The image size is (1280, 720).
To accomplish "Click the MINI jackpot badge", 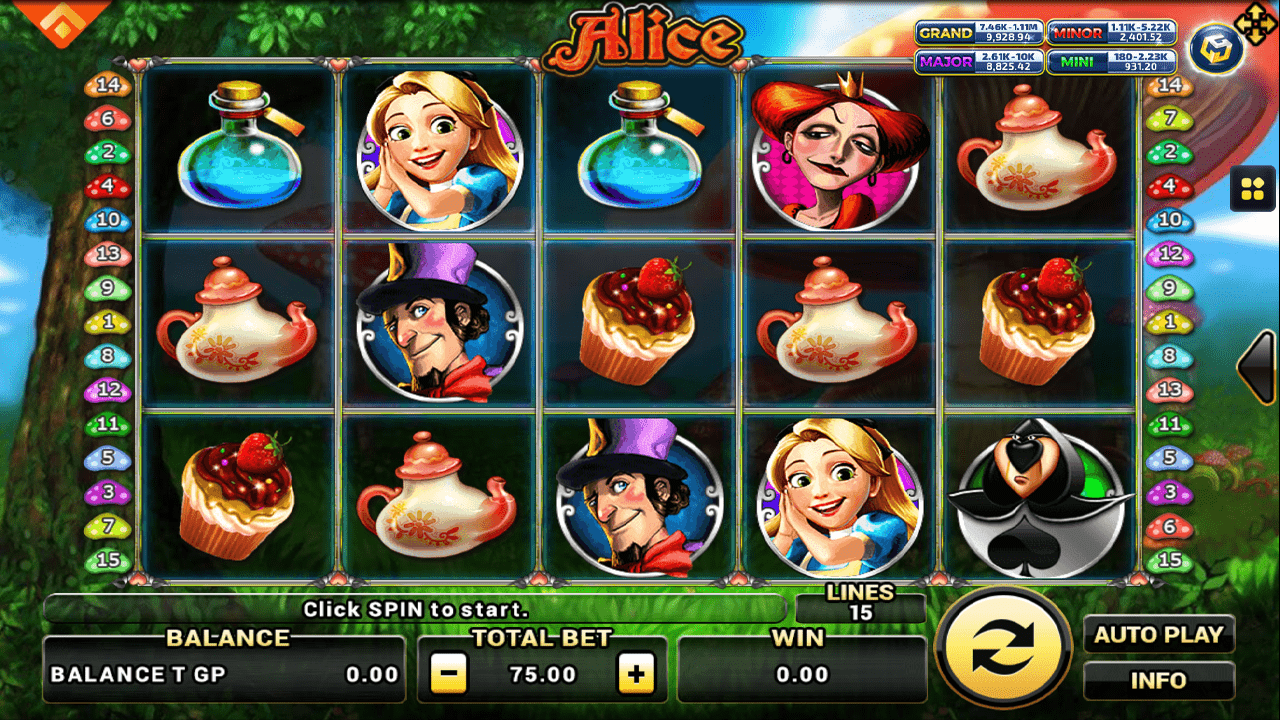I will click(1110, 61).
